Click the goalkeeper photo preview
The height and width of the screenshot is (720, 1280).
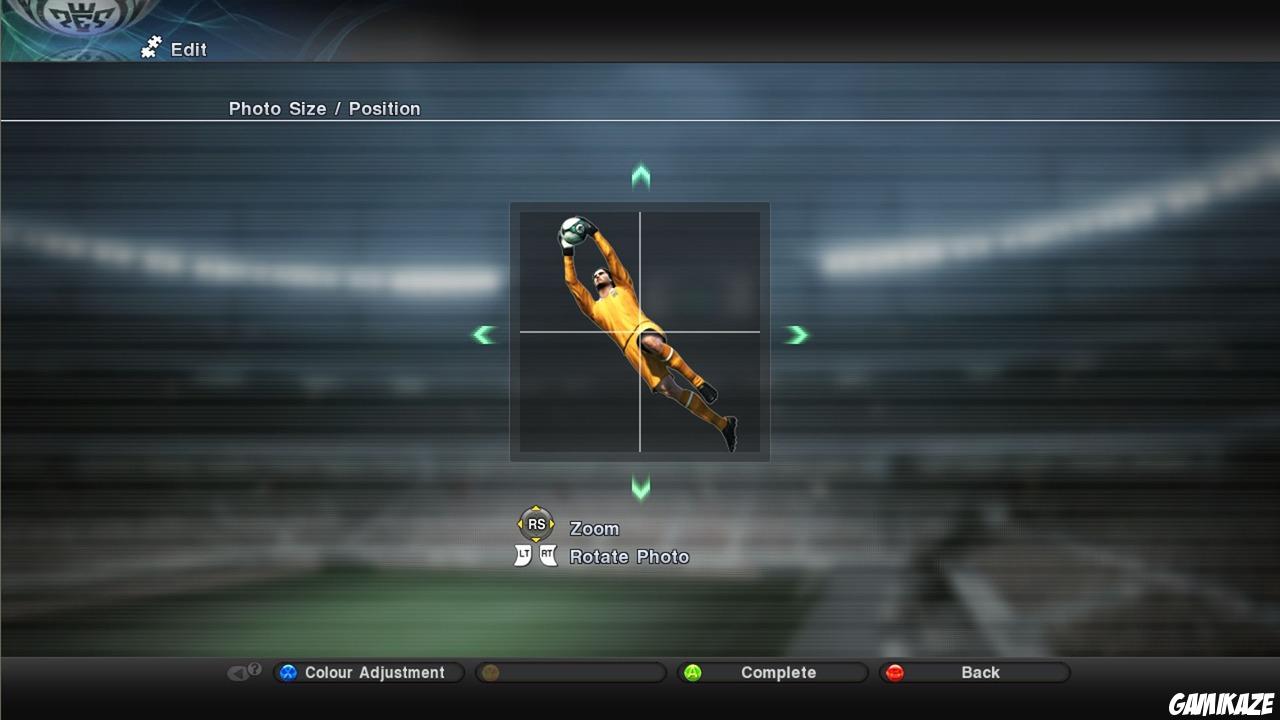tap(640, 330)
